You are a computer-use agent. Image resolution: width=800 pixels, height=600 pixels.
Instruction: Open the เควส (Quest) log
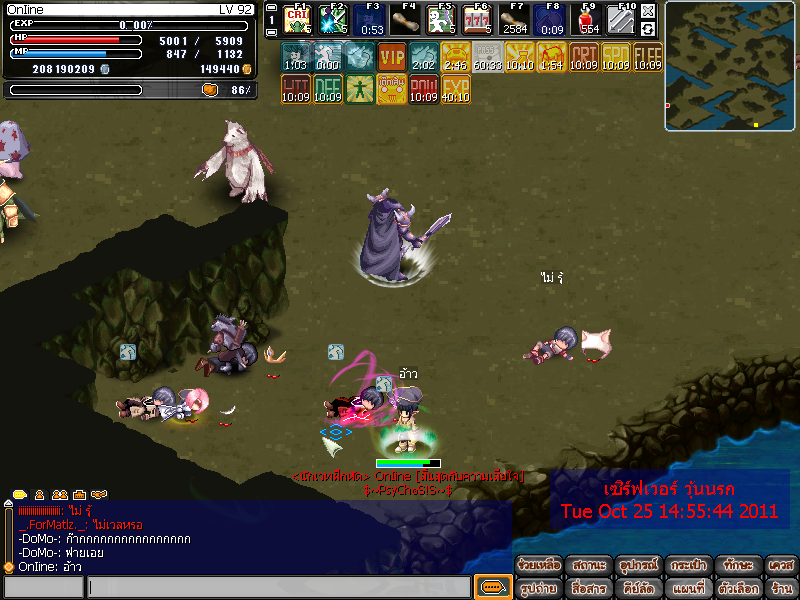tap(782, 566)
